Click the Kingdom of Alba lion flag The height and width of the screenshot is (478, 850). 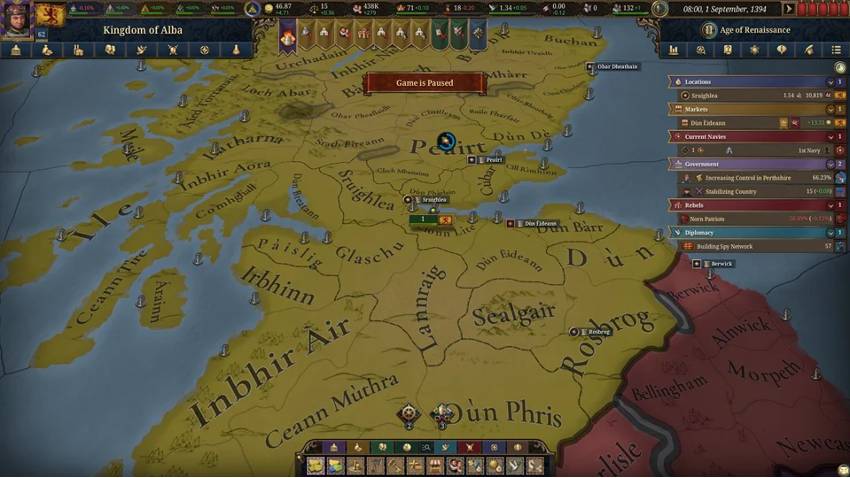[50, 14]
